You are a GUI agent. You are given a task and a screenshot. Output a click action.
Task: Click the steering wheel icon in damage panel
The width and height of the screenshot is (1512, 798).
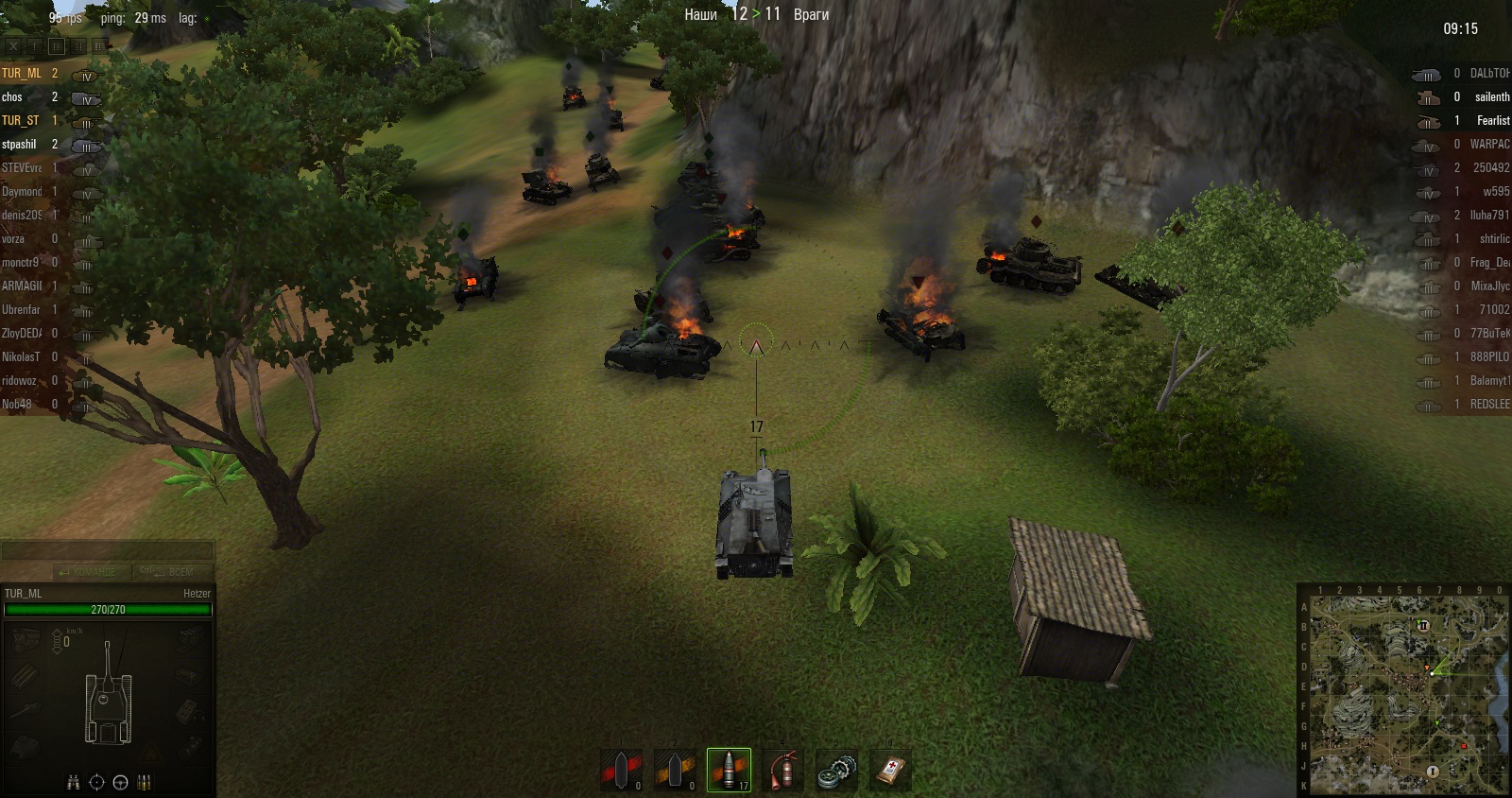pyautogui.click(x=120, y=783)
